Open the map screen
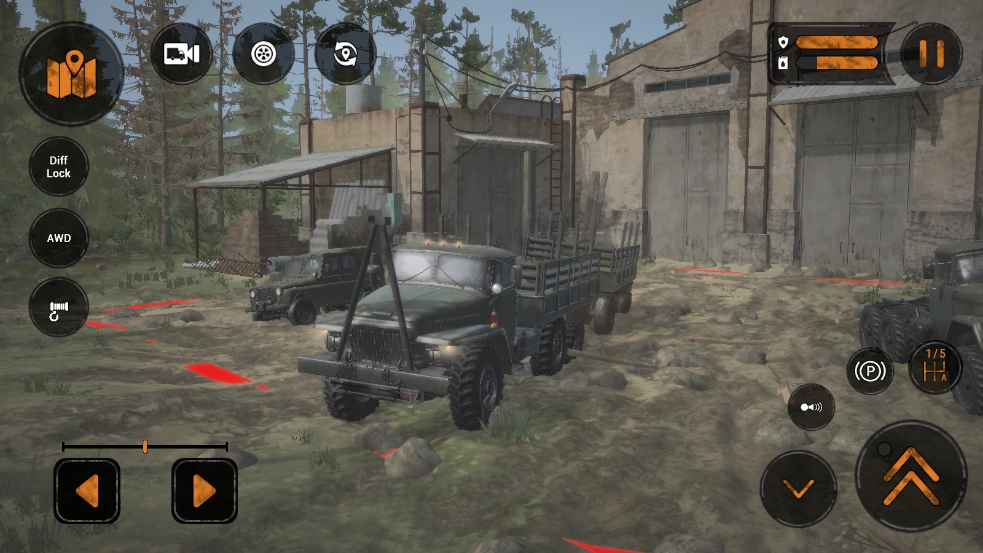Viewport: 983px width, 553px height. (71, 73)
